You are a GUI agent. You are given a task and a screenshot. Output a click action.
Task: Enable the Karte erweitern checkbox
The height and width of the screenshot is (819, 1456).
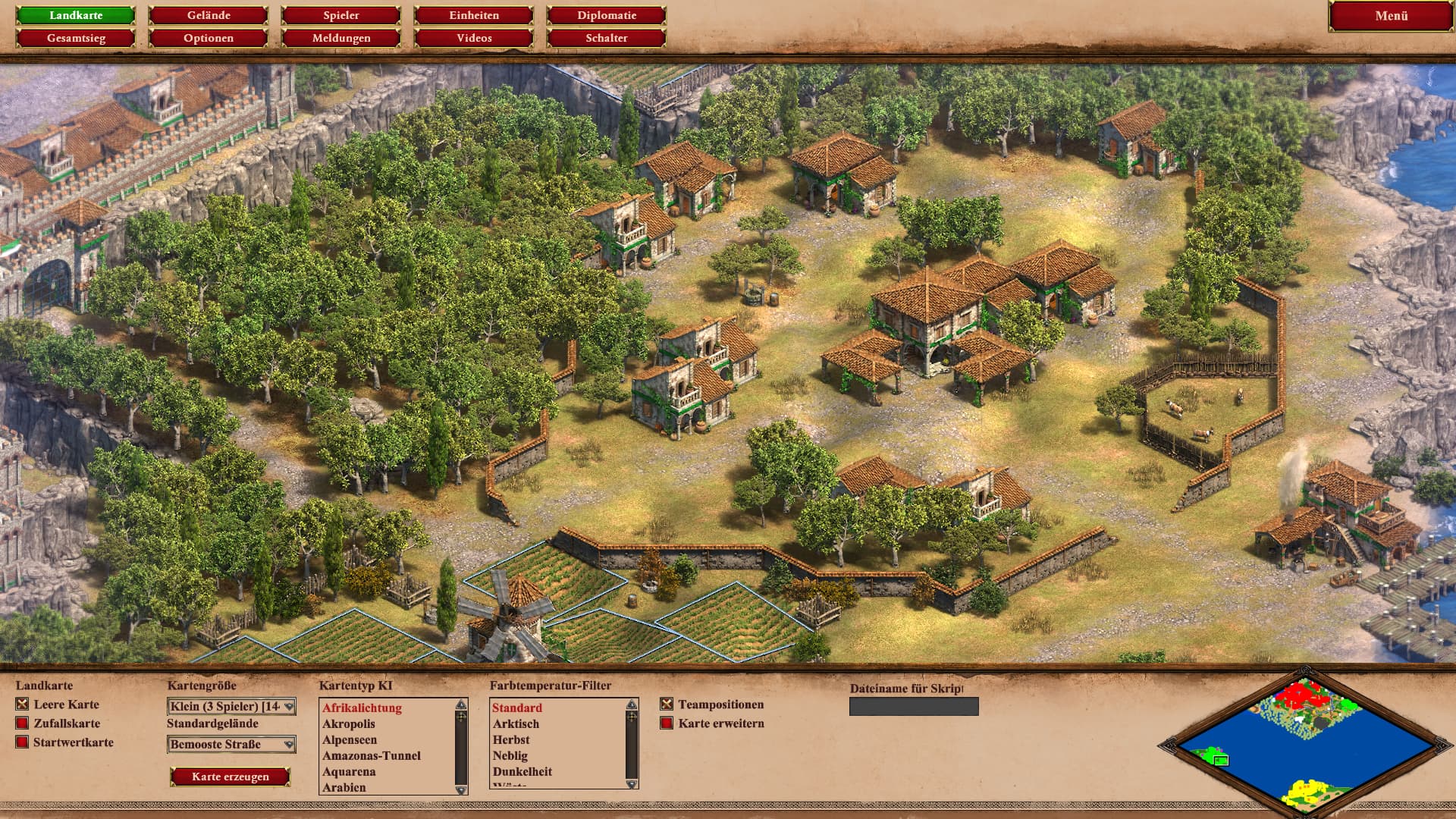[667, 723]
